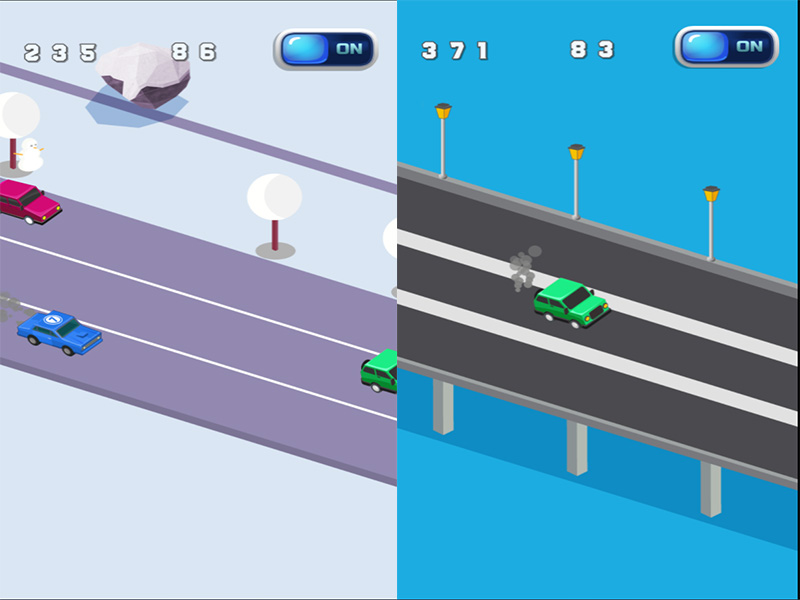Toggle the ON switch in the bridge level
This screenshot has height=600, width=800.
pos(725,47)
